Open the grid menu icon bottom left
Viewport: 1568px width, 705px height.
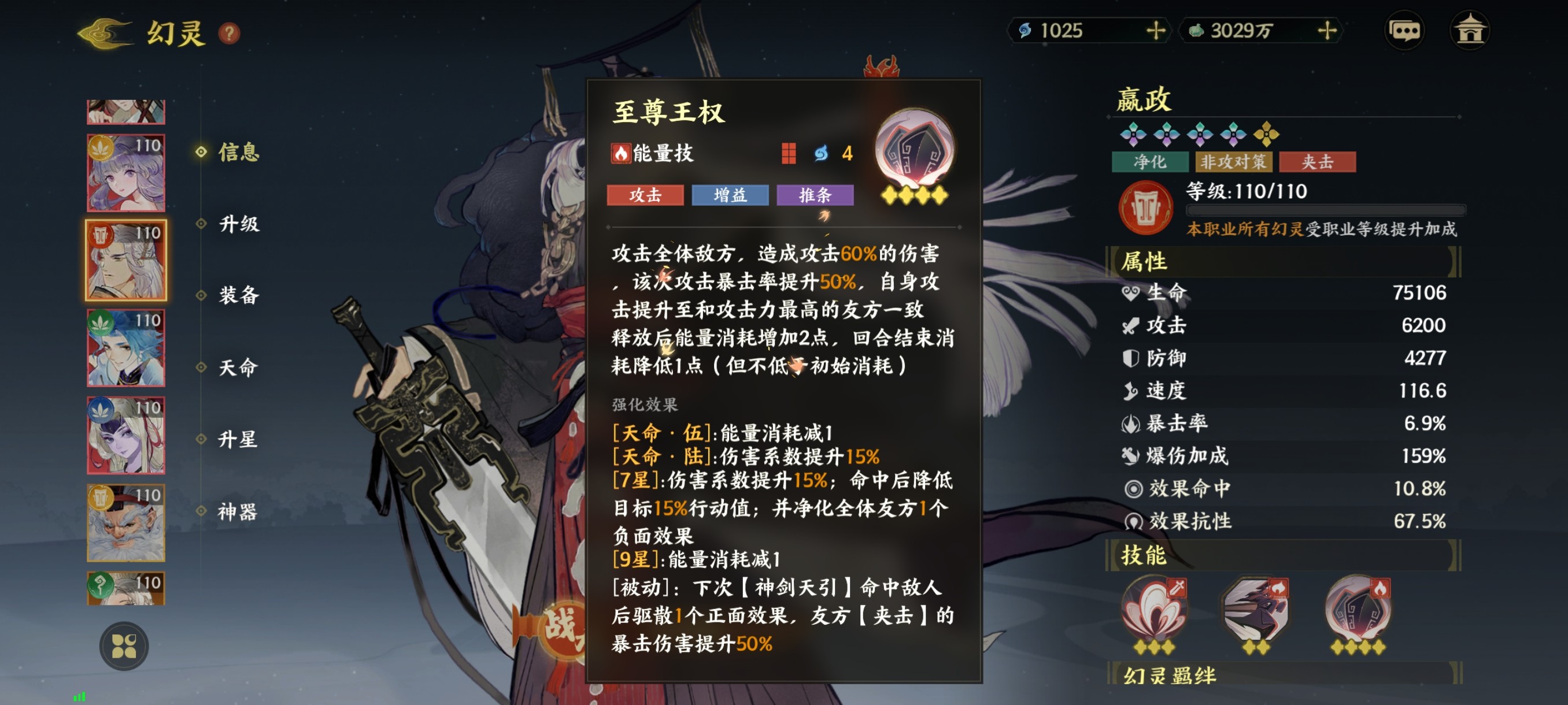point(125,646)
